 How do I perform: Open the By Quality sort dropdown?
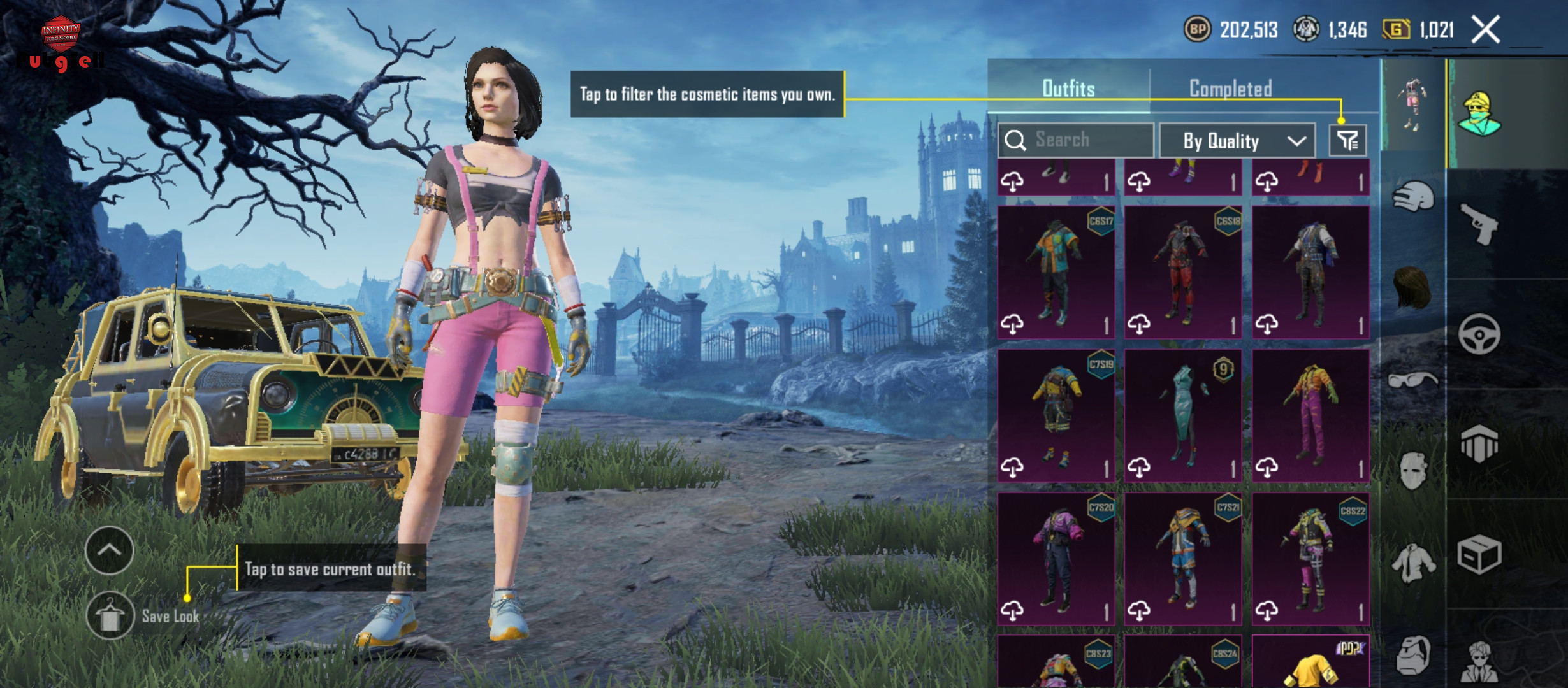tap(1237, 140)
